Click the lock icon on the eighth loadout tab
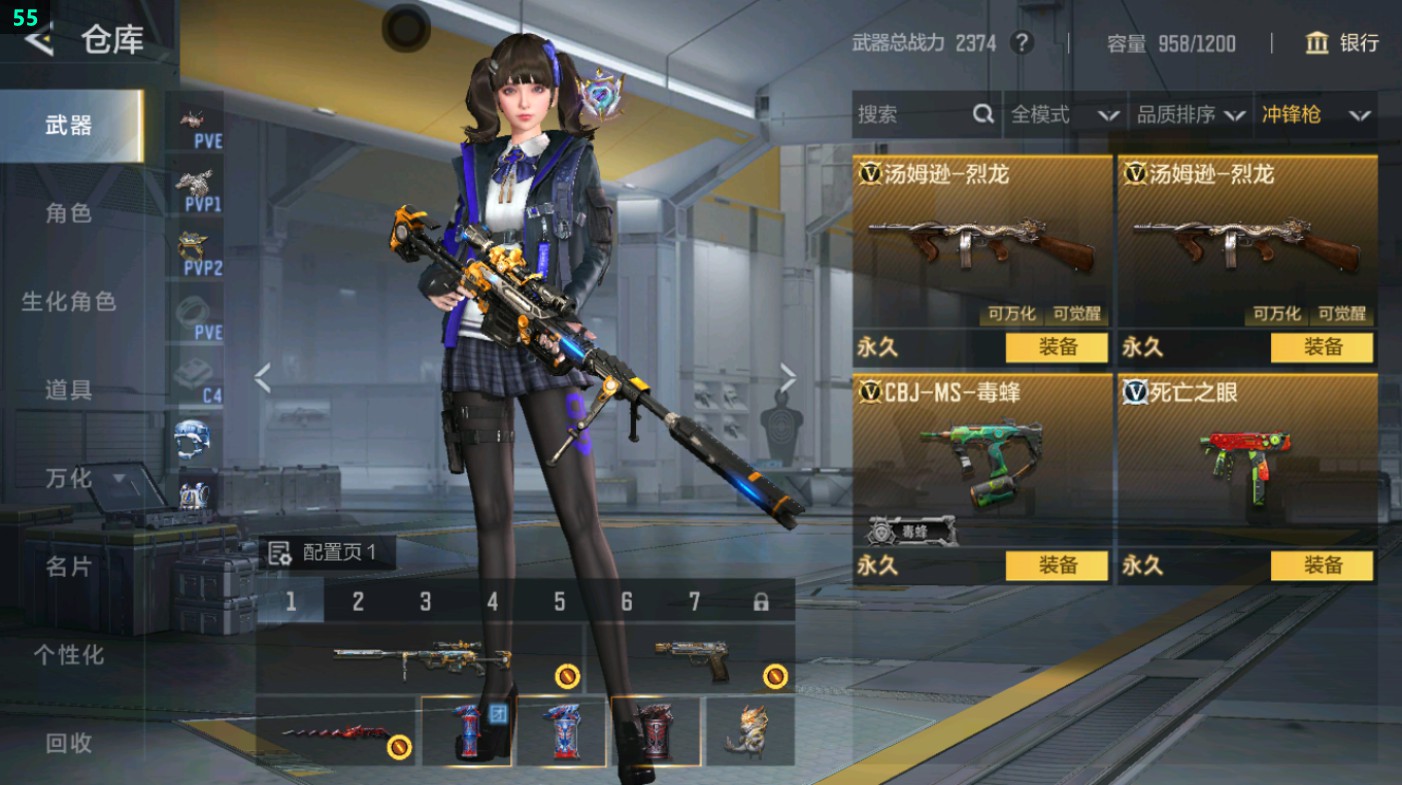The height and width of the screenshot is (785, 1402). 760,601
